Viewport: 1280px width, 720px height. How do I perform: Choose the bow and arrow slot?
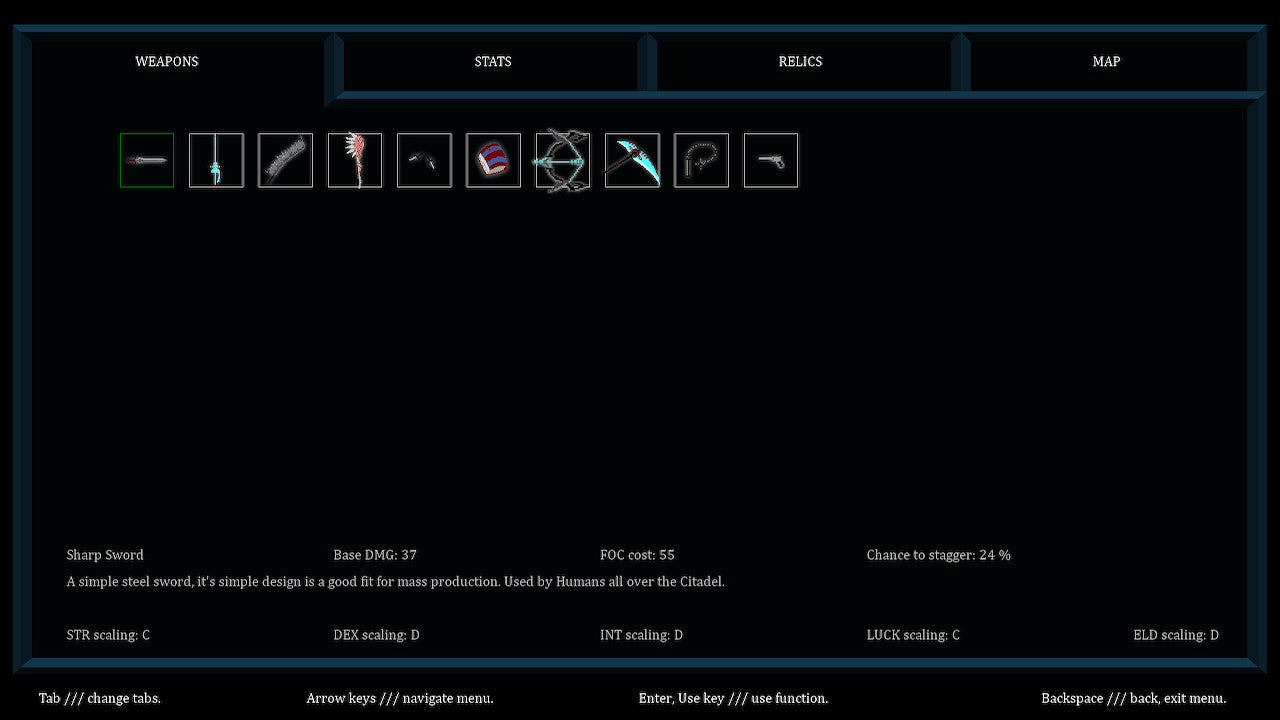[x=563, y=160]
